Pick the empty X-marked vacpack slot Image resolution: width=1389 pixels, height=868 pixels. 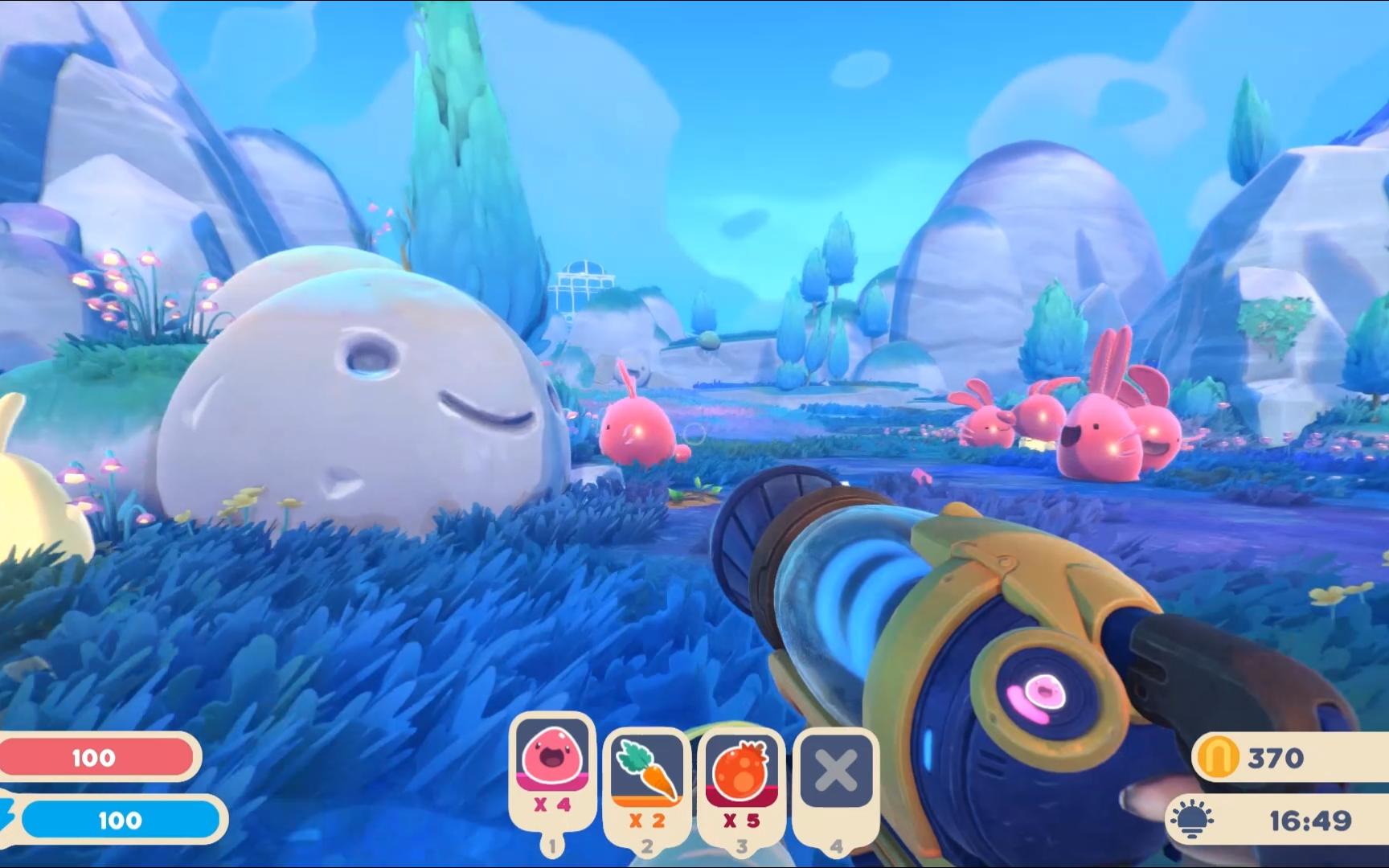(836, 772)
